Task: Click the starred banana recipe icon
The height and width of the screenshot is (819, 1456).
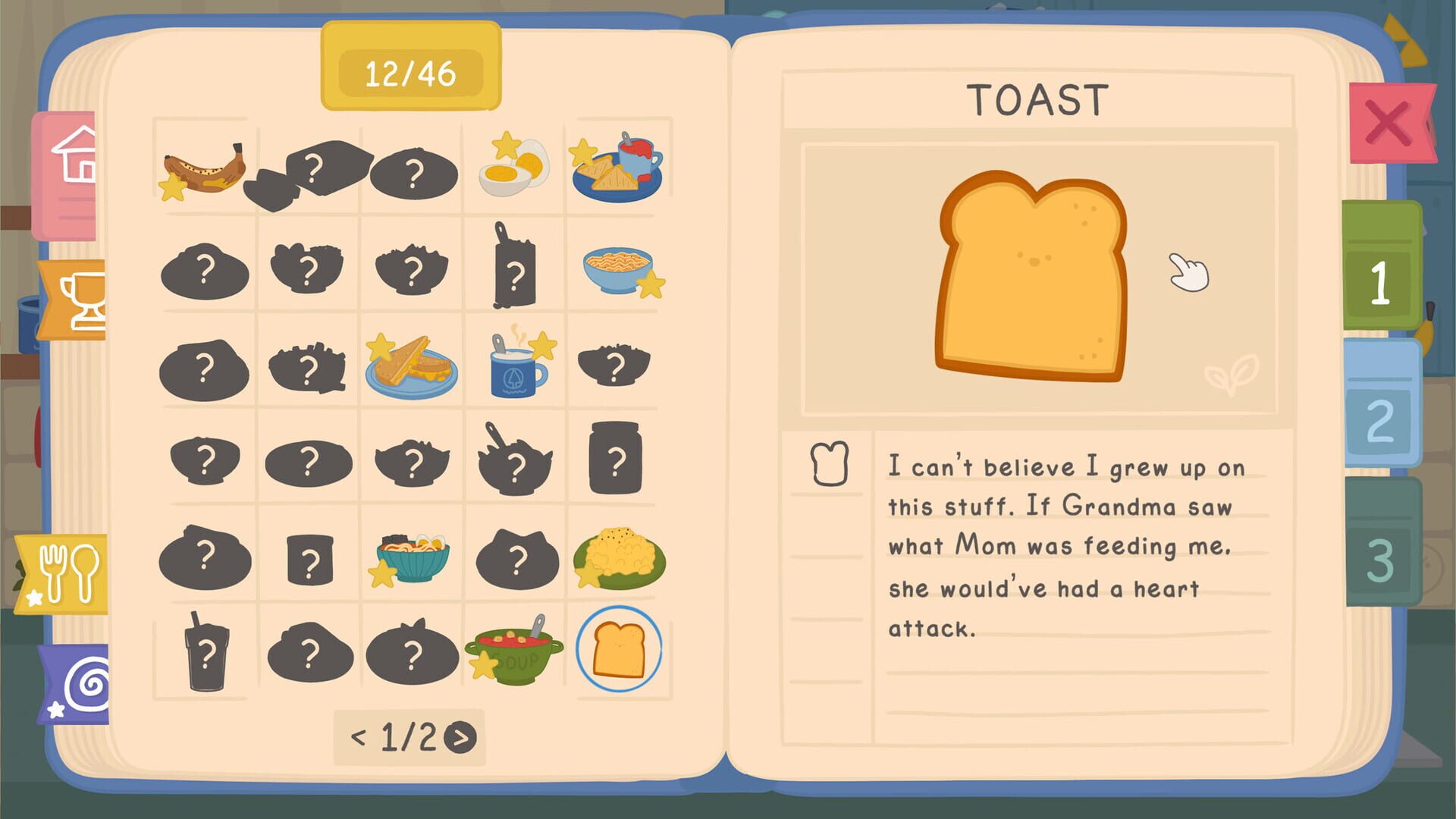Action: [x=201, y=168]
